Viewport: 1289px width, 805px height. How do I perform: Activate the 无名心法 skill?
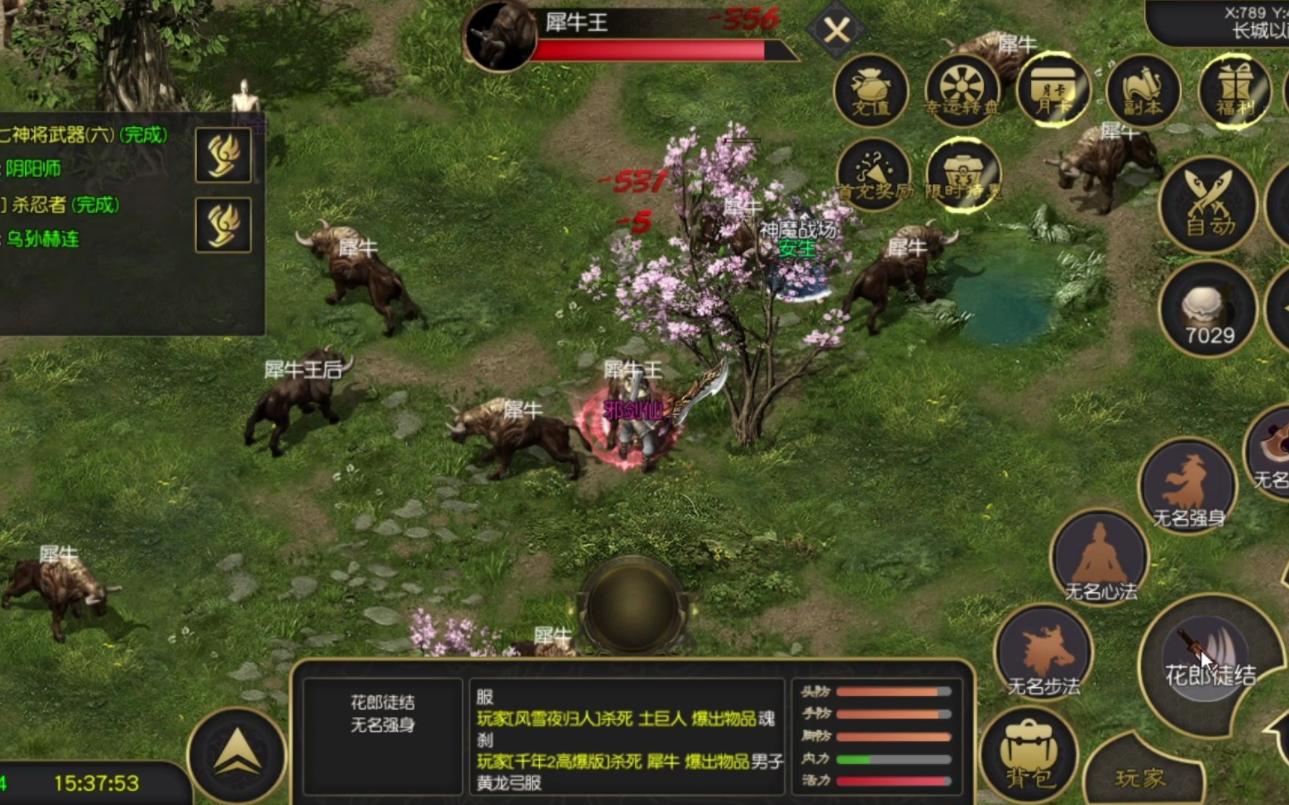tap(1099, 558)
